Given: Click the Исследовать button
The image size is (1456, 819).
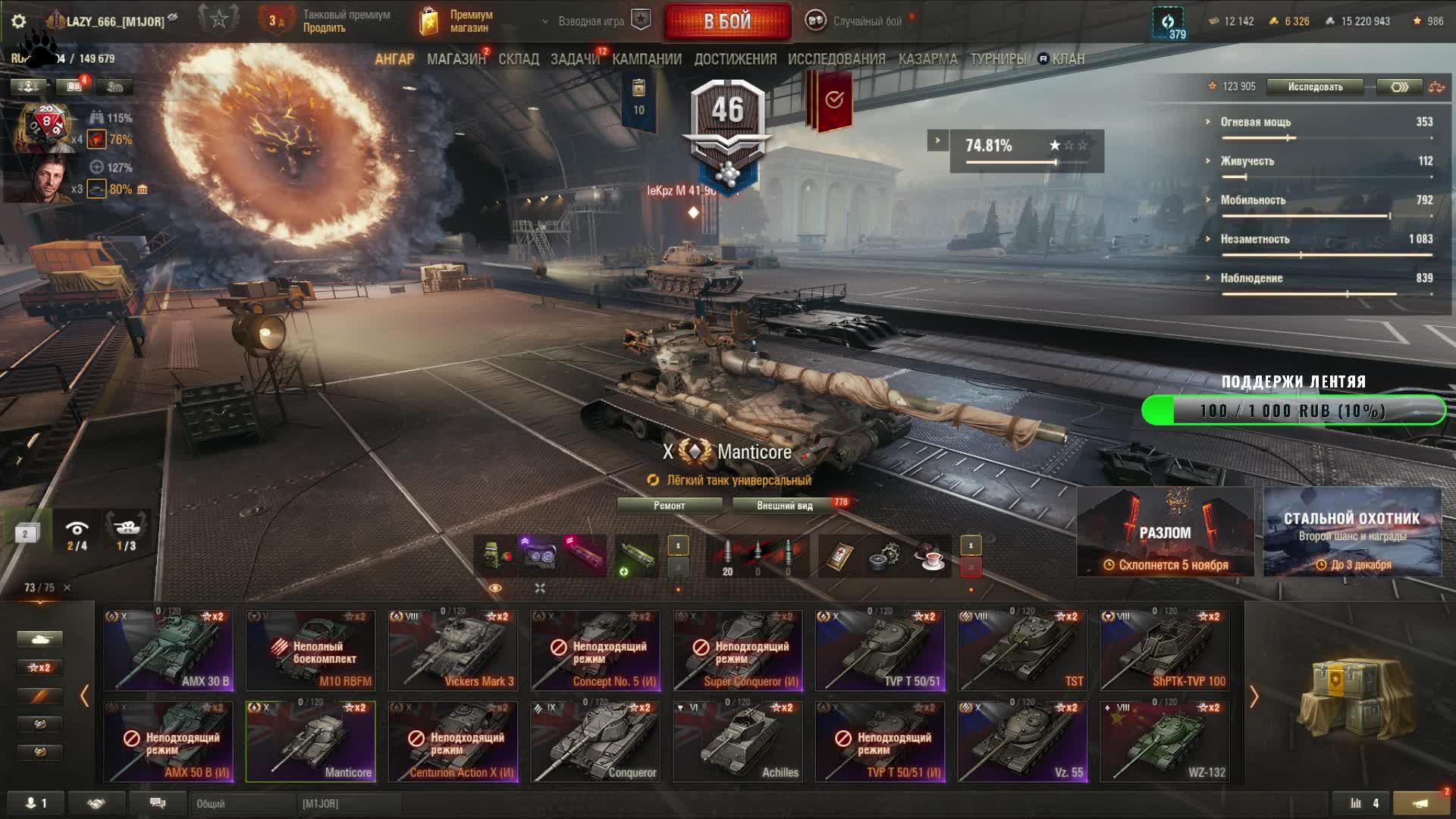Looking at the screenshot, I should click(x=1315, y=87).
